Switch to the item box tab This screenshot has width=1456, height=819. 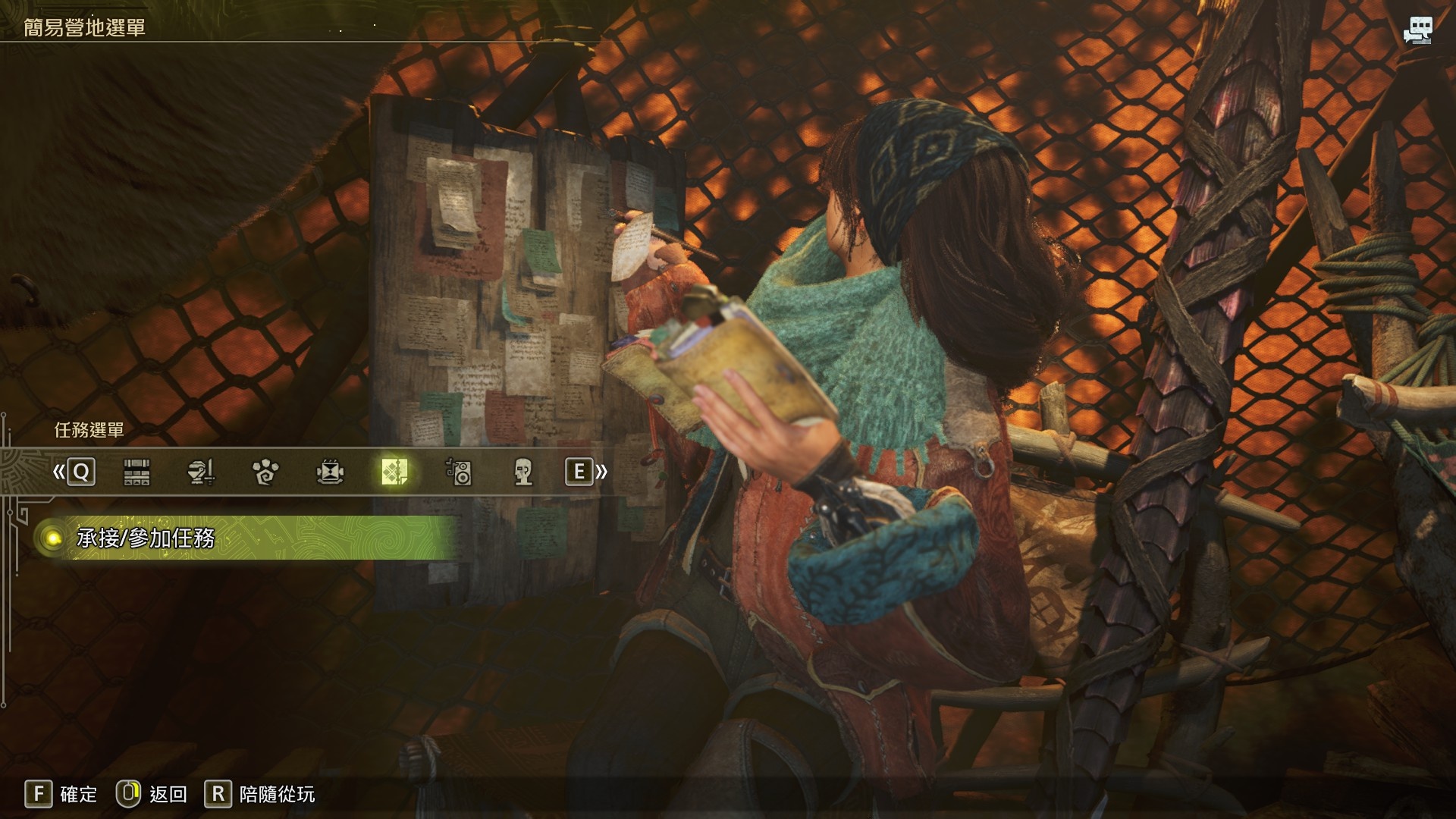(136, 472)
